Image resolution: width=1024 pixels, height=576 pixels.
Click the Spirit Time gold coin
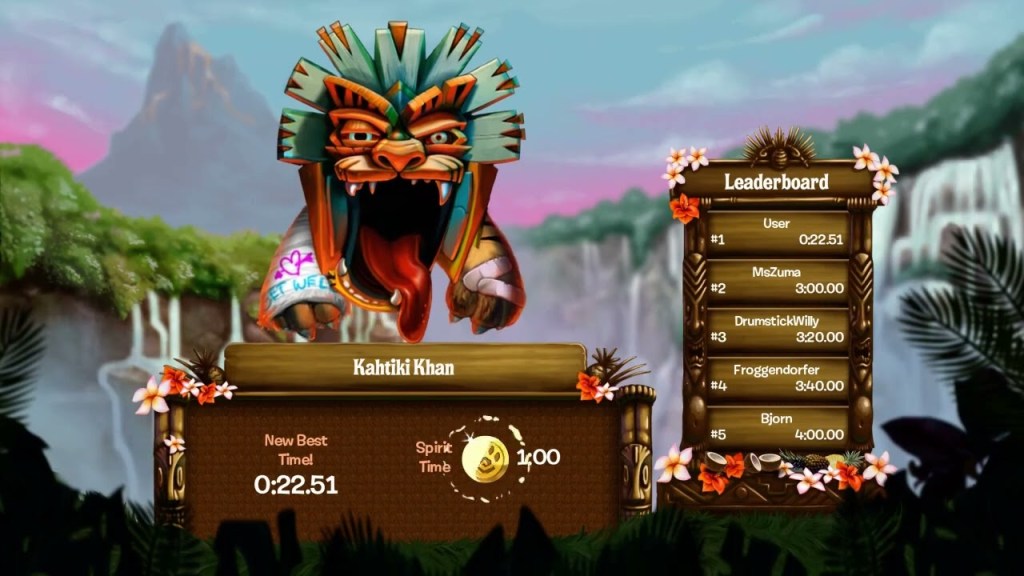pos(486,459)
